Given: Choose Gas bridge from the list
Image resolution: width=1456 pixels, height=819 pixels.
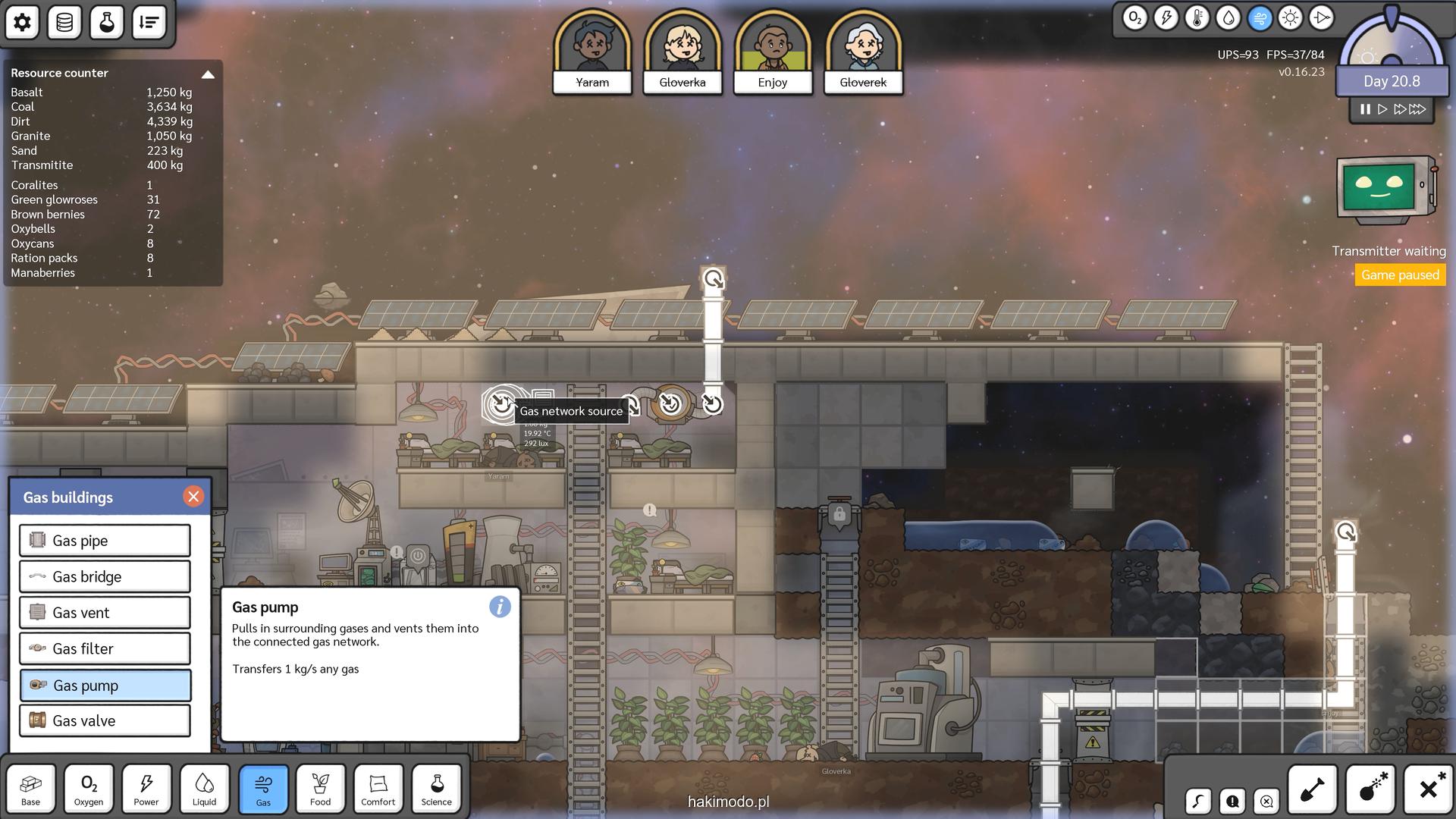Looking at the screenshot, I should tap(105, 577).
